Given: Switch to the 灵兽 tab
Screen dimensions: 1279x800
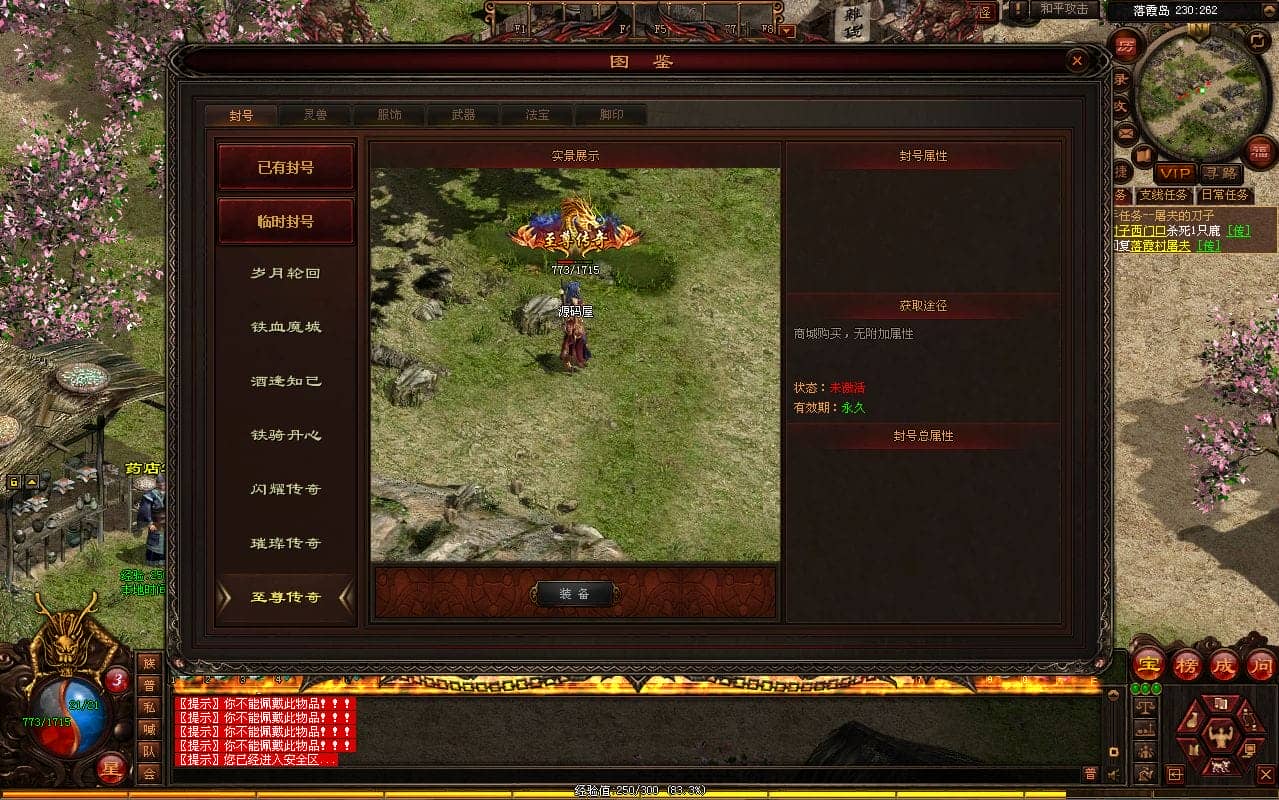Looking at the screenshot, I should pyautogui.click(x=315, y=115).
